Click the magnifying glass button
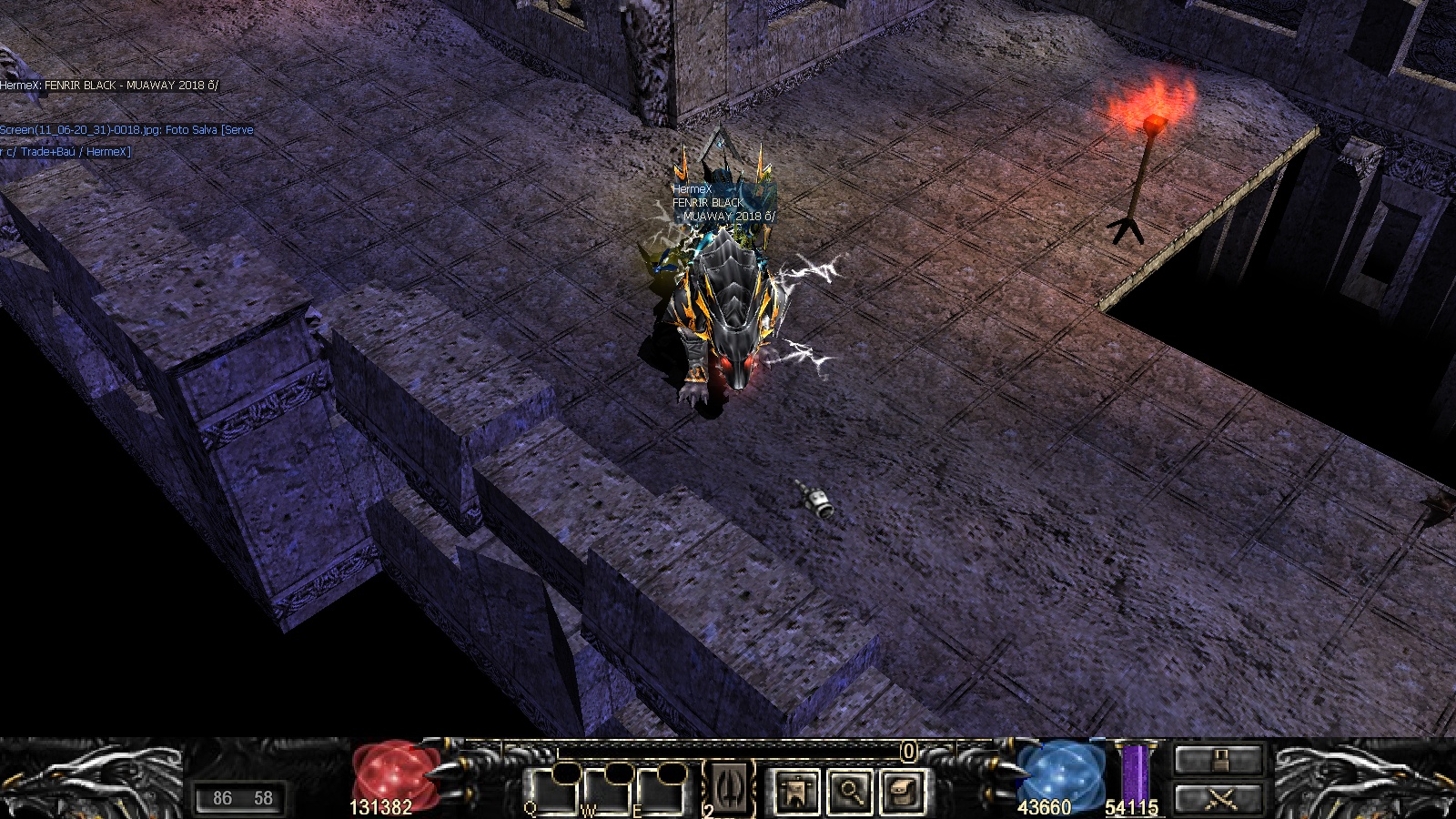This screenshot has height=819, width=1456. [850, 791]
